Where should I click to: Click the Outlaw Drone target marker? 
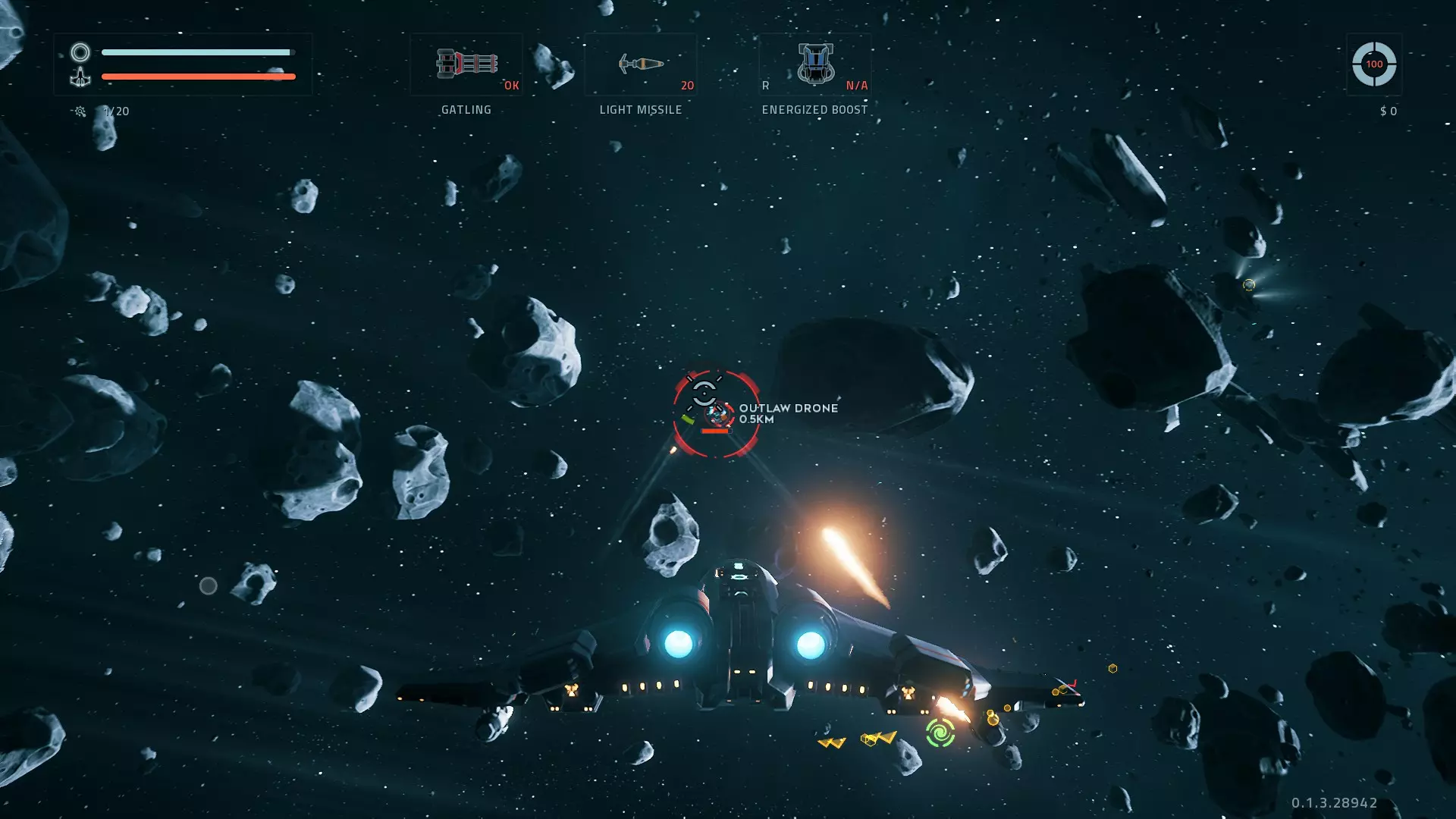coord(716,414)
